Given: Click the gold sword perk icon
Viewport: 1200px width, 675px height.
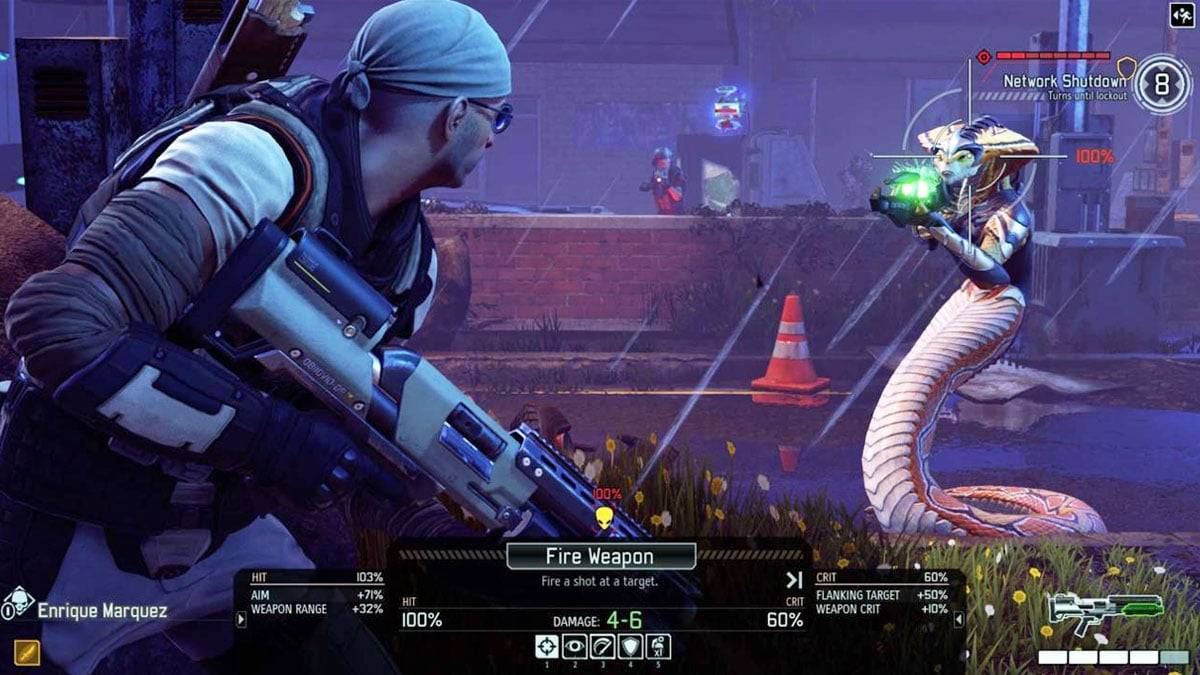Looking at the screenshot, I should pos(27,651).
